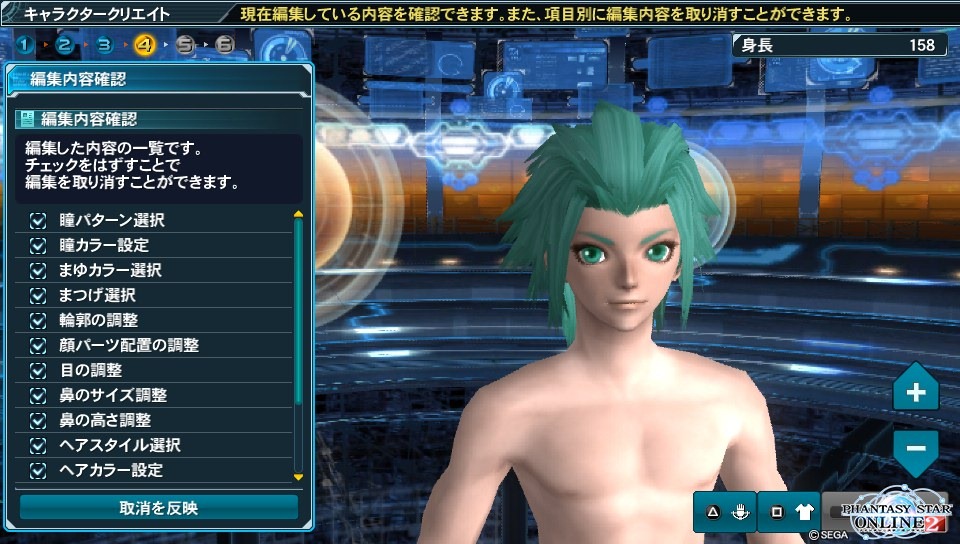Zoom out with the minus button
The image size is (960, 544).
(x=915, y=447)
